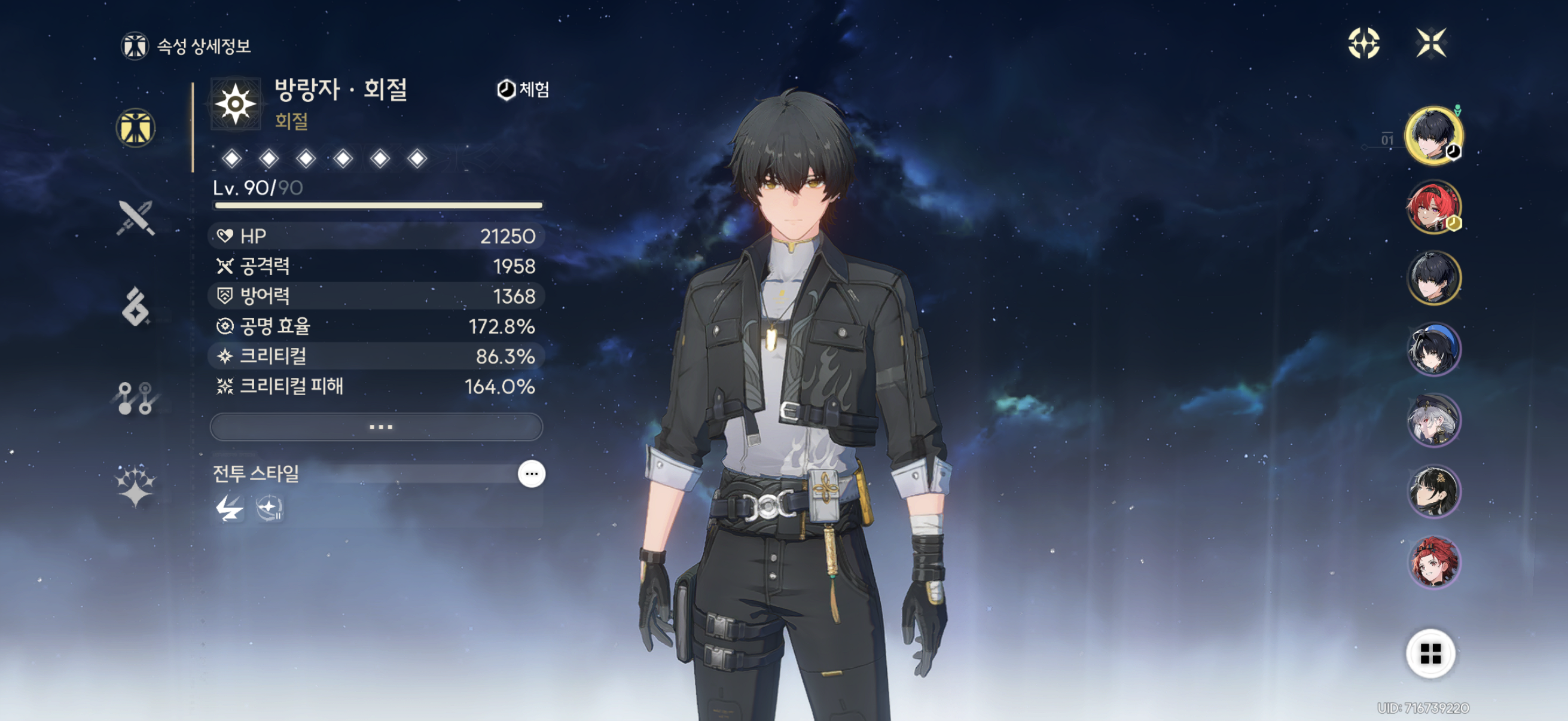
Task: Click the 체험 trial clock label
Action: pos(523,90)
